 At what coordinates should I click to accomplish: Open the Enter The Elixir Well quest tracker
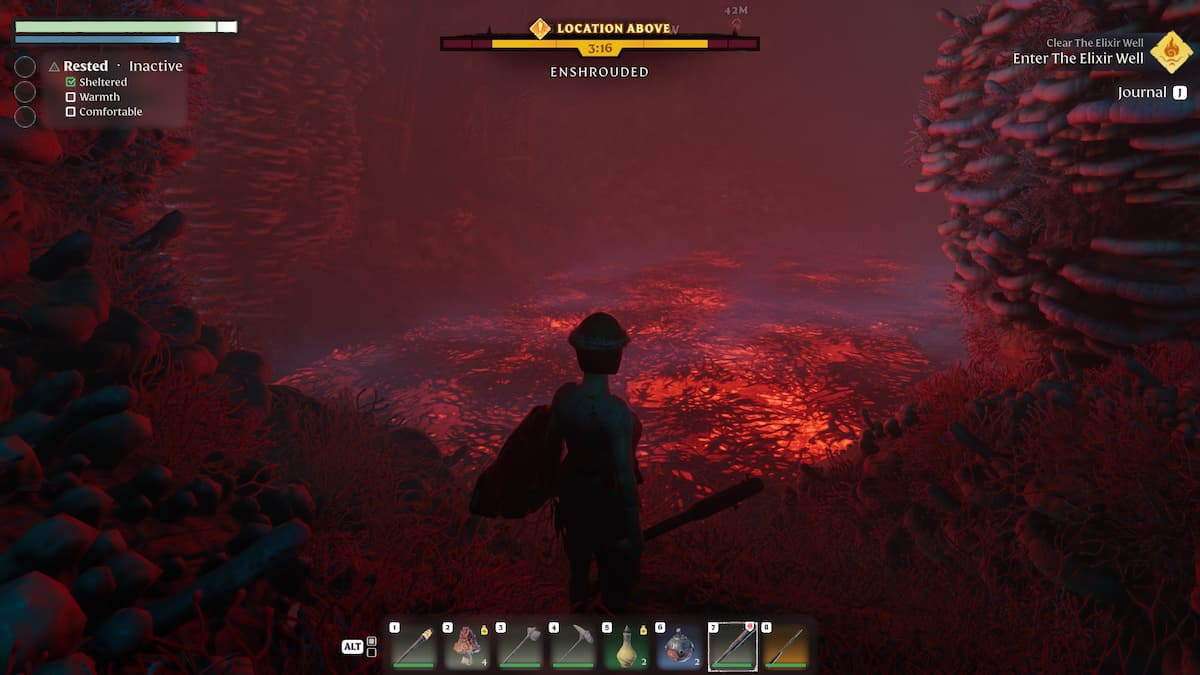1078,58
